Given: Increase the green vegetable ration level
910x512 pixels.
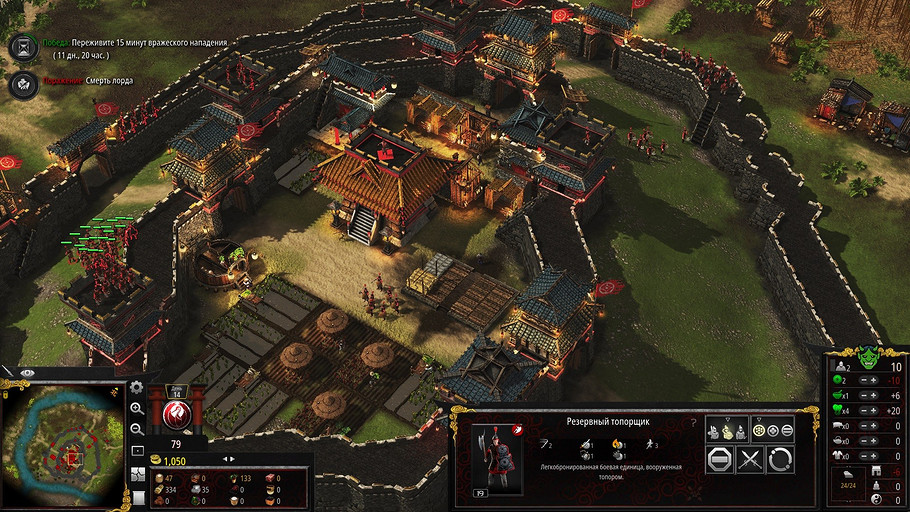Looking at the screenshot, I should pyautogui.click(x=872, y=410).
